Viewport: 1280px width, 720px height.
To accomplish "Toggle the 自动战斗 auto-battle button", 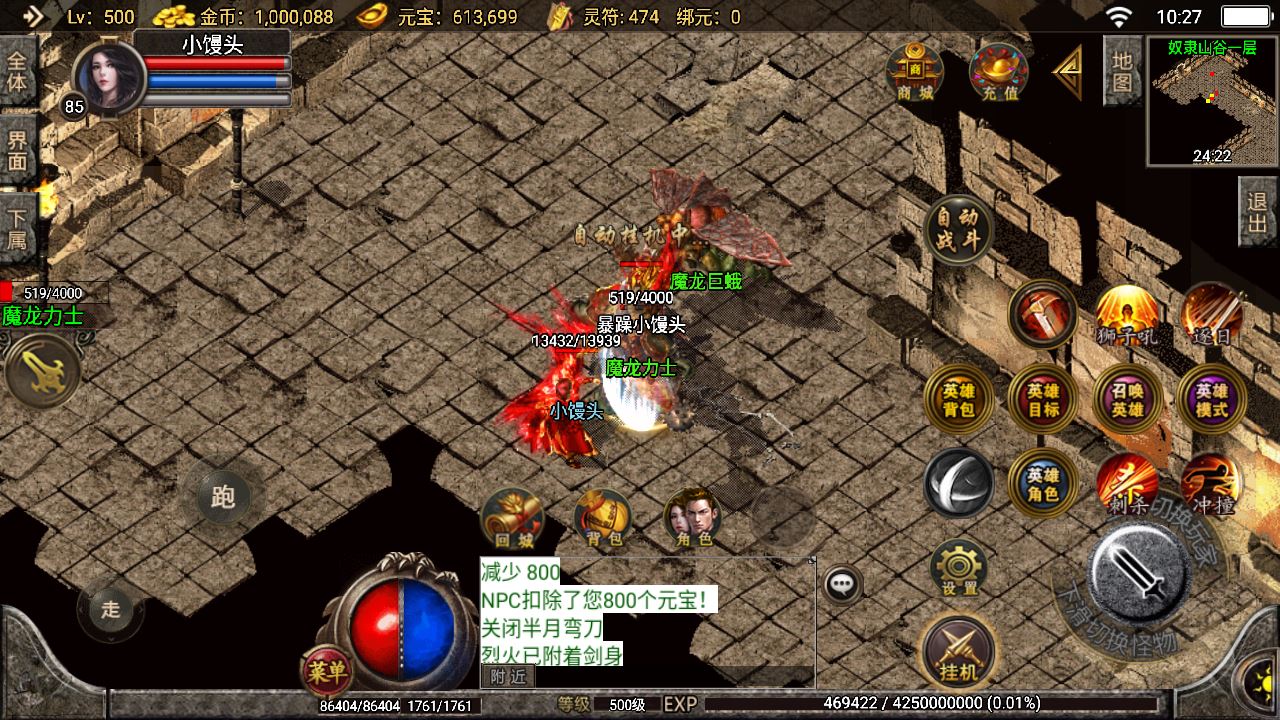I will click(x=958, y=229).
